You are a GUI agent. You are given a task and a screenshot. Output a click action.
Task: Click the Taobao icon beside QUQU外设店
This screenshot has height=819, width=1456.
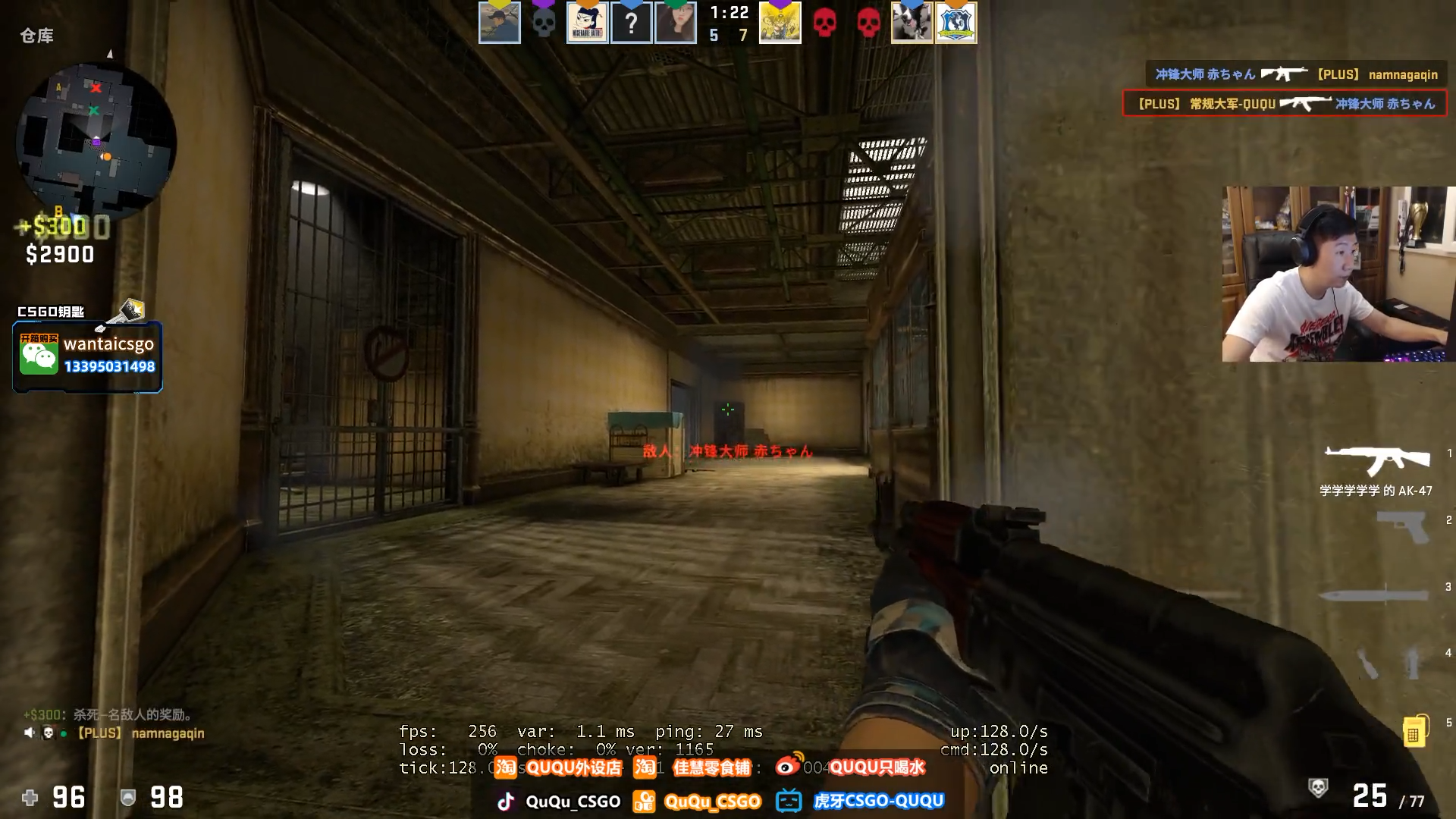pos(504,768)
